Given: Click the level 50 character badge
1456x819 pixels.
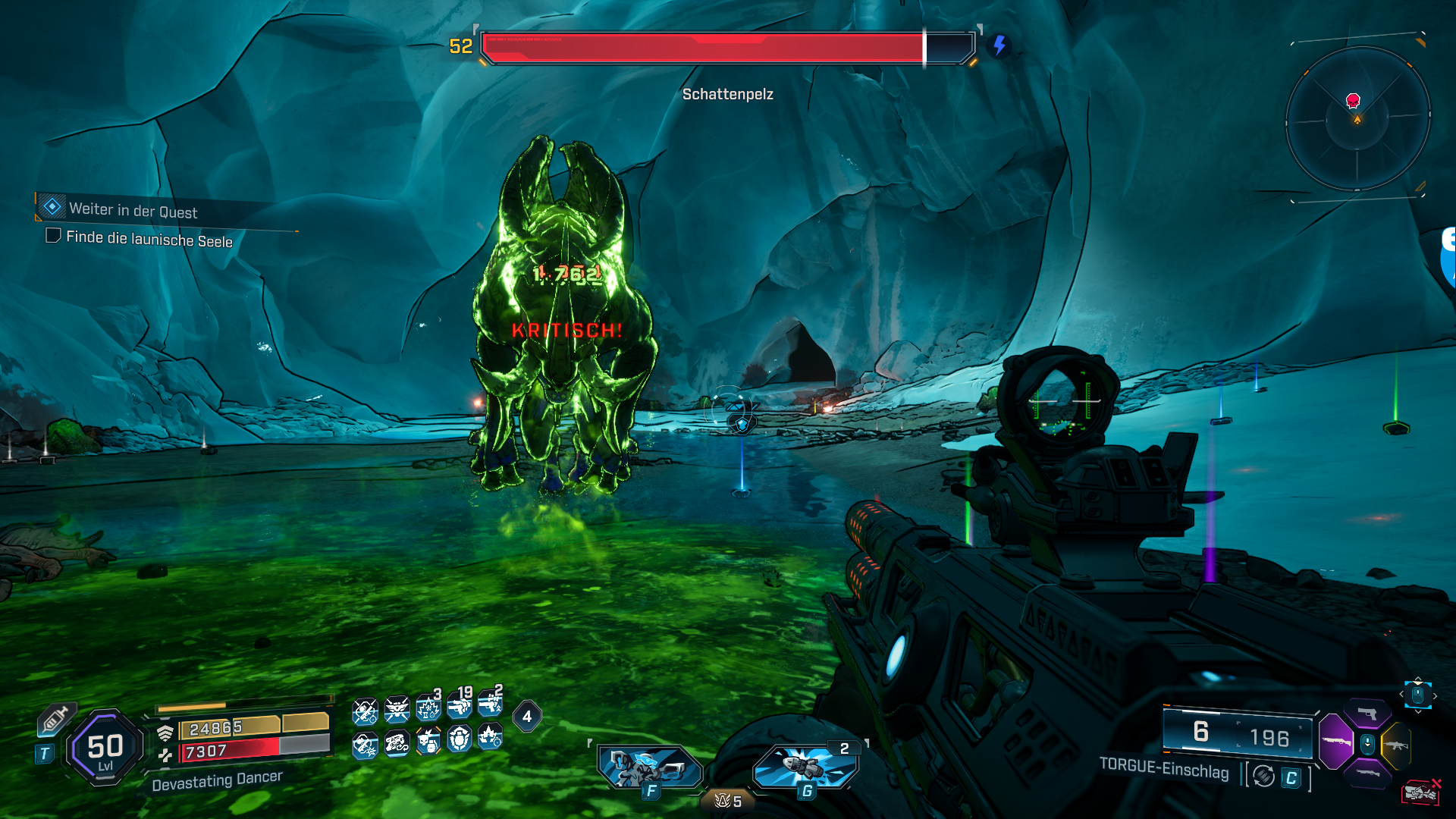Looking at the screenshot, I should point(105,748).
